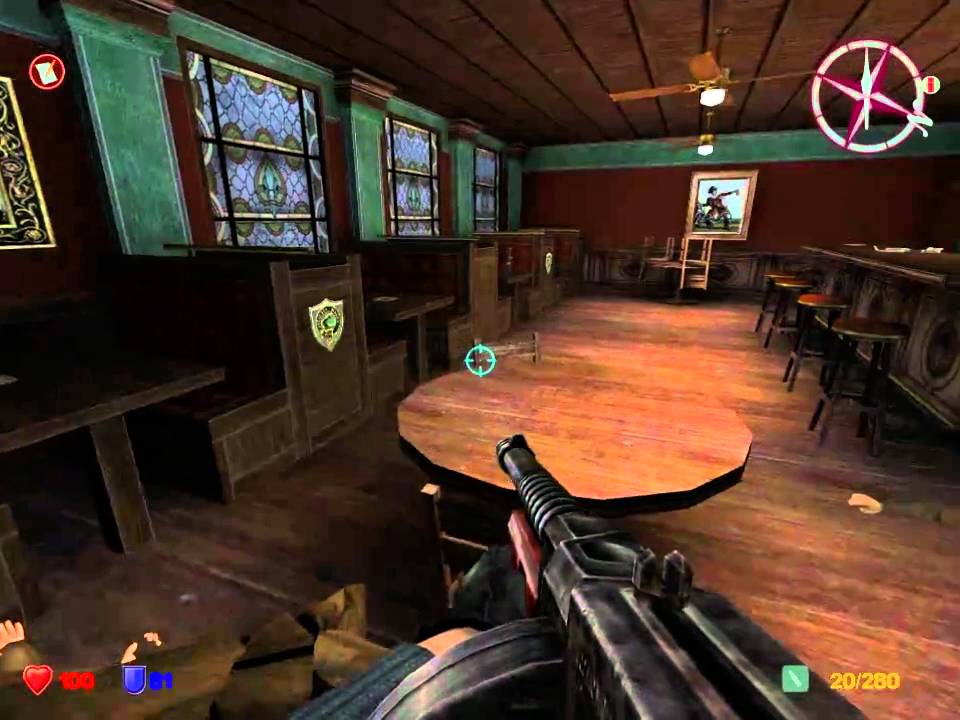Select the green ammo type icon

pos(795,680)
